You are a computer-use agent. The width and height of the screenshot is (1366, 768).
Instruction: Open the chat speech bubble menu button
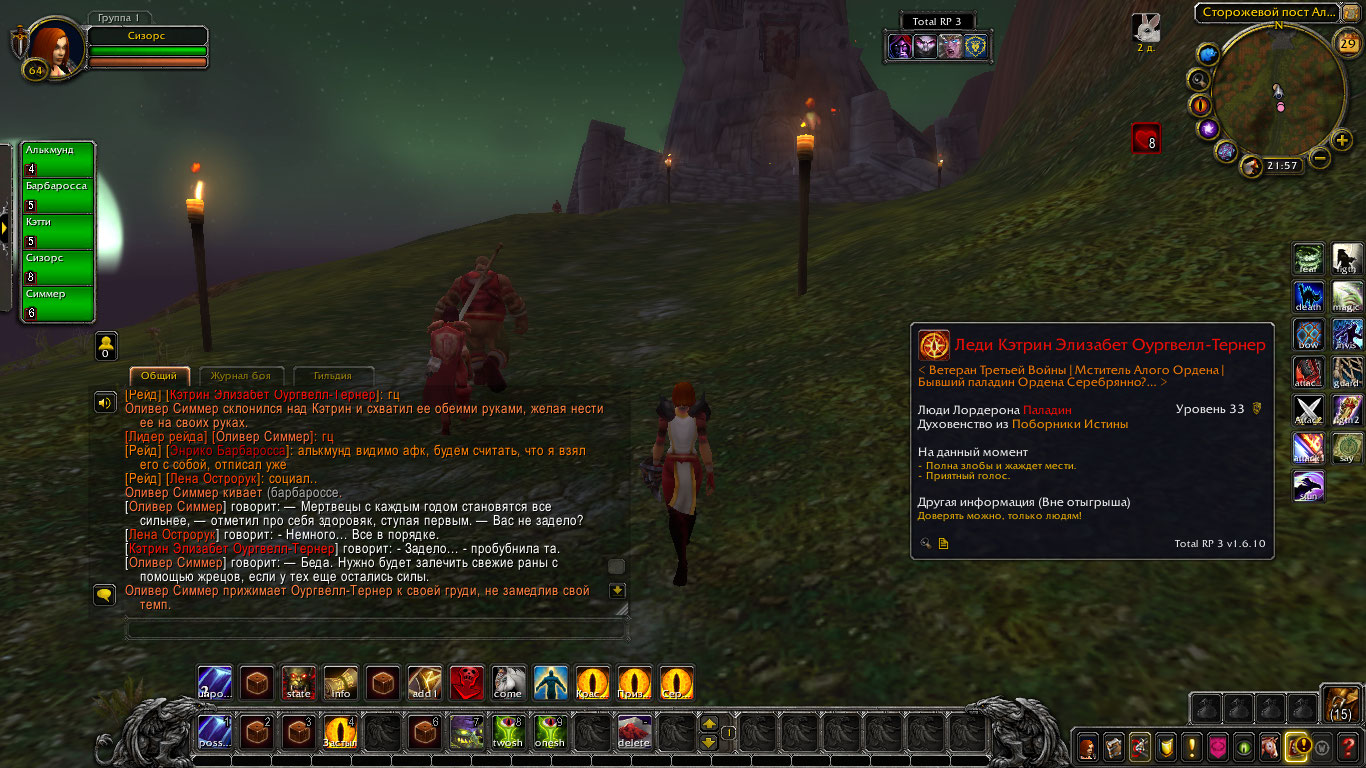(x=104, y=594)
